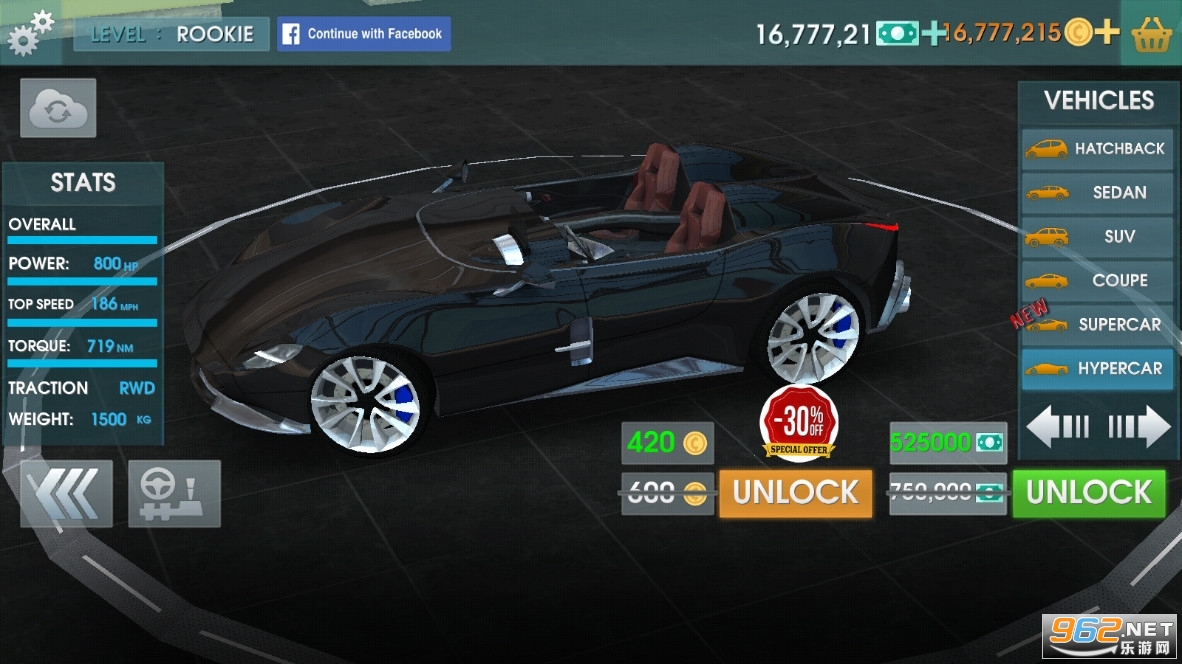Select the Hypercar category
Image resolution: width=1182 pixels, height=664 pixels.
pyautogui.click(x=1097, y=368)
